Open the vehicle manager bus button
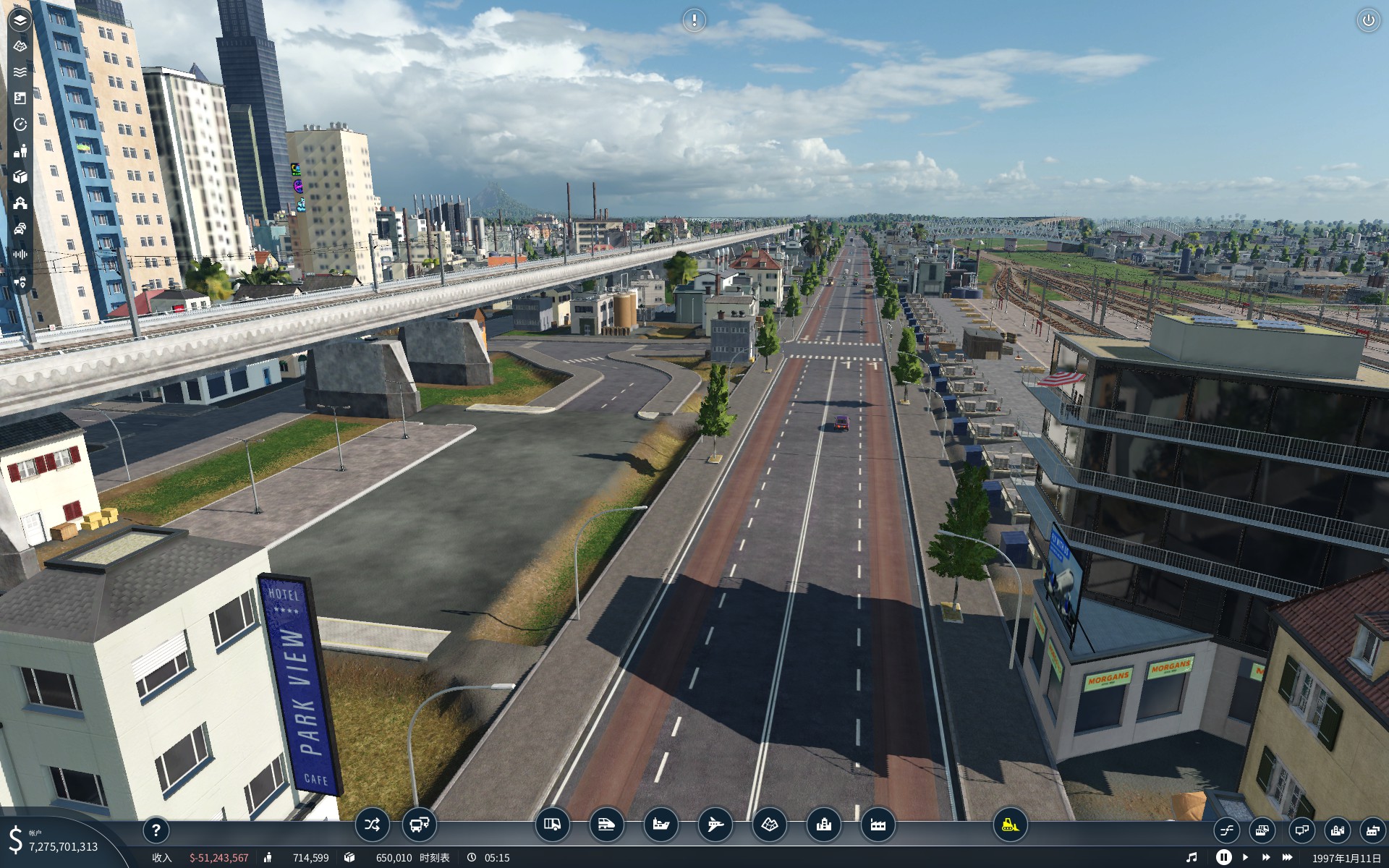This screenshot has width=1389, height=868. click(419, 825)
